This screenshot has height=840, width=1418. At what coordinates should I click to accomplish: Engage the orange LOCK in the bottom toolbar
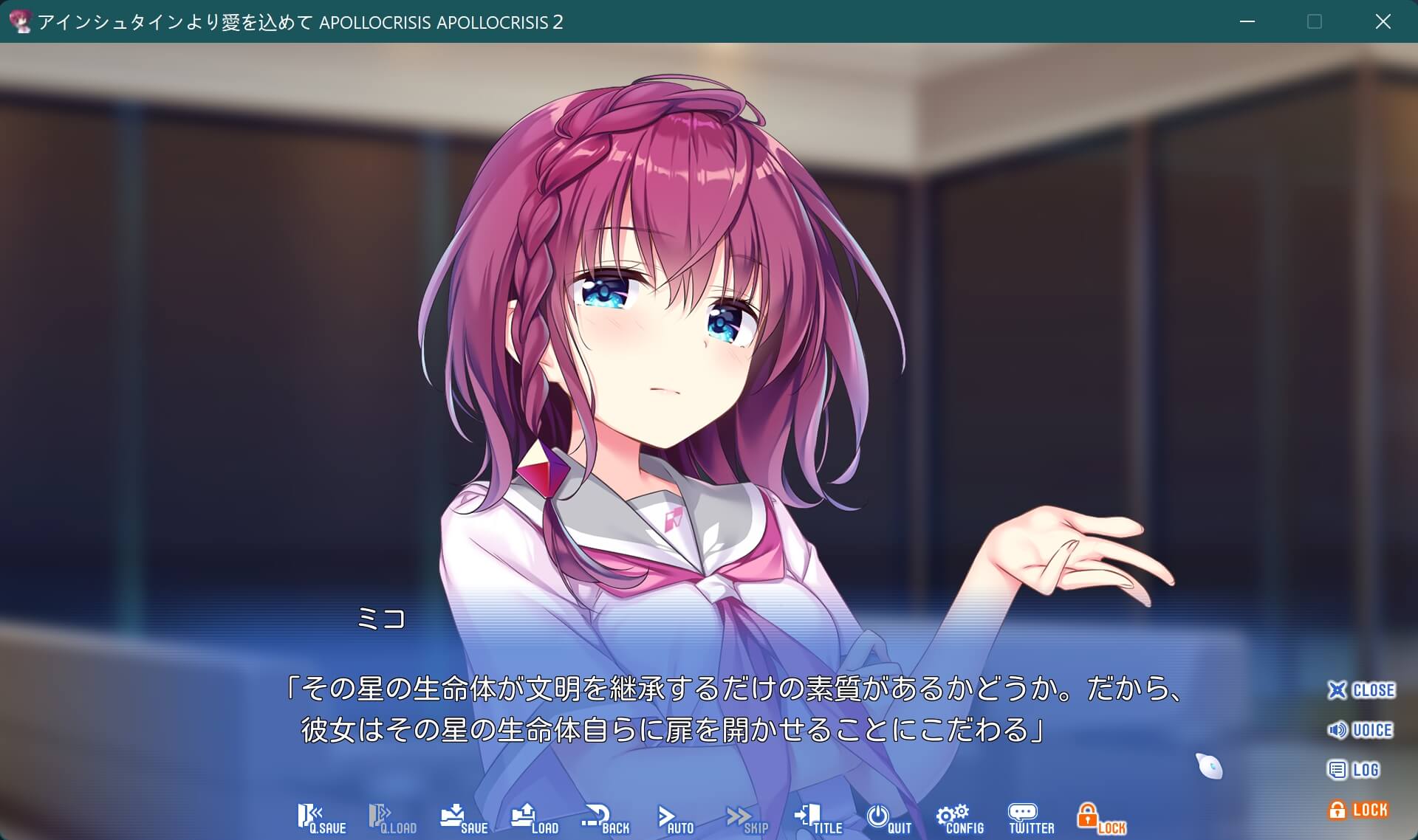point(1099,817)
